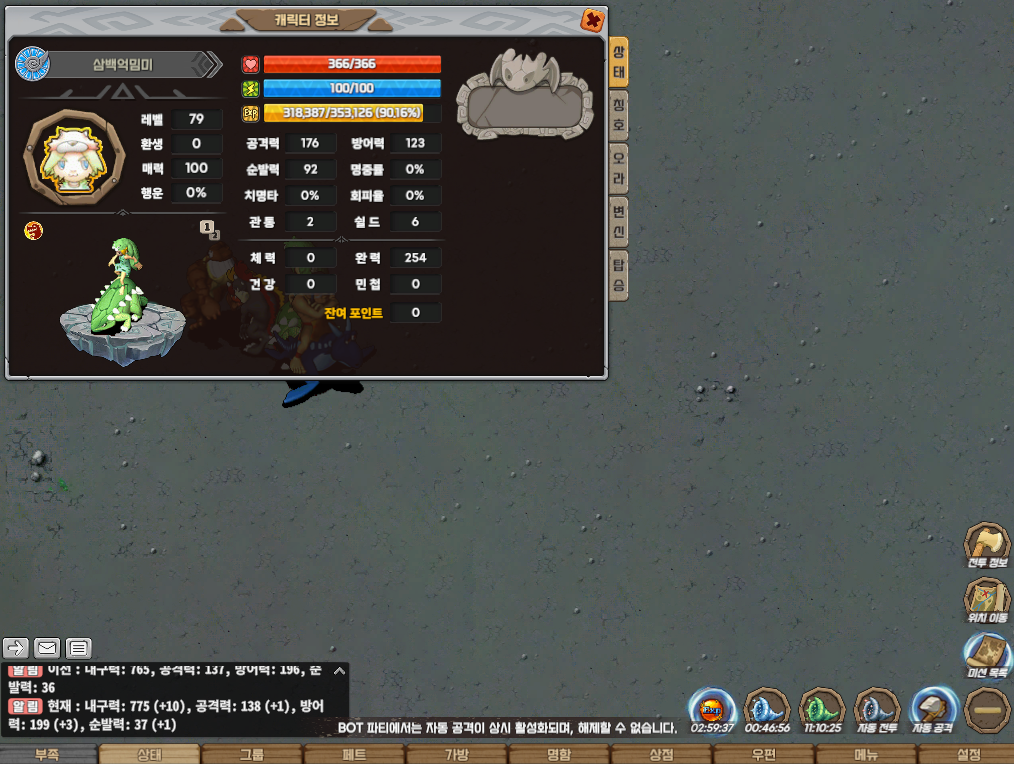Image resolution: width=1014 pixels, height=764 pixels.
Task: Toggle 자동 공격 auto attack hammer icon
Action: pyautogui.click(x=934, y=710)
